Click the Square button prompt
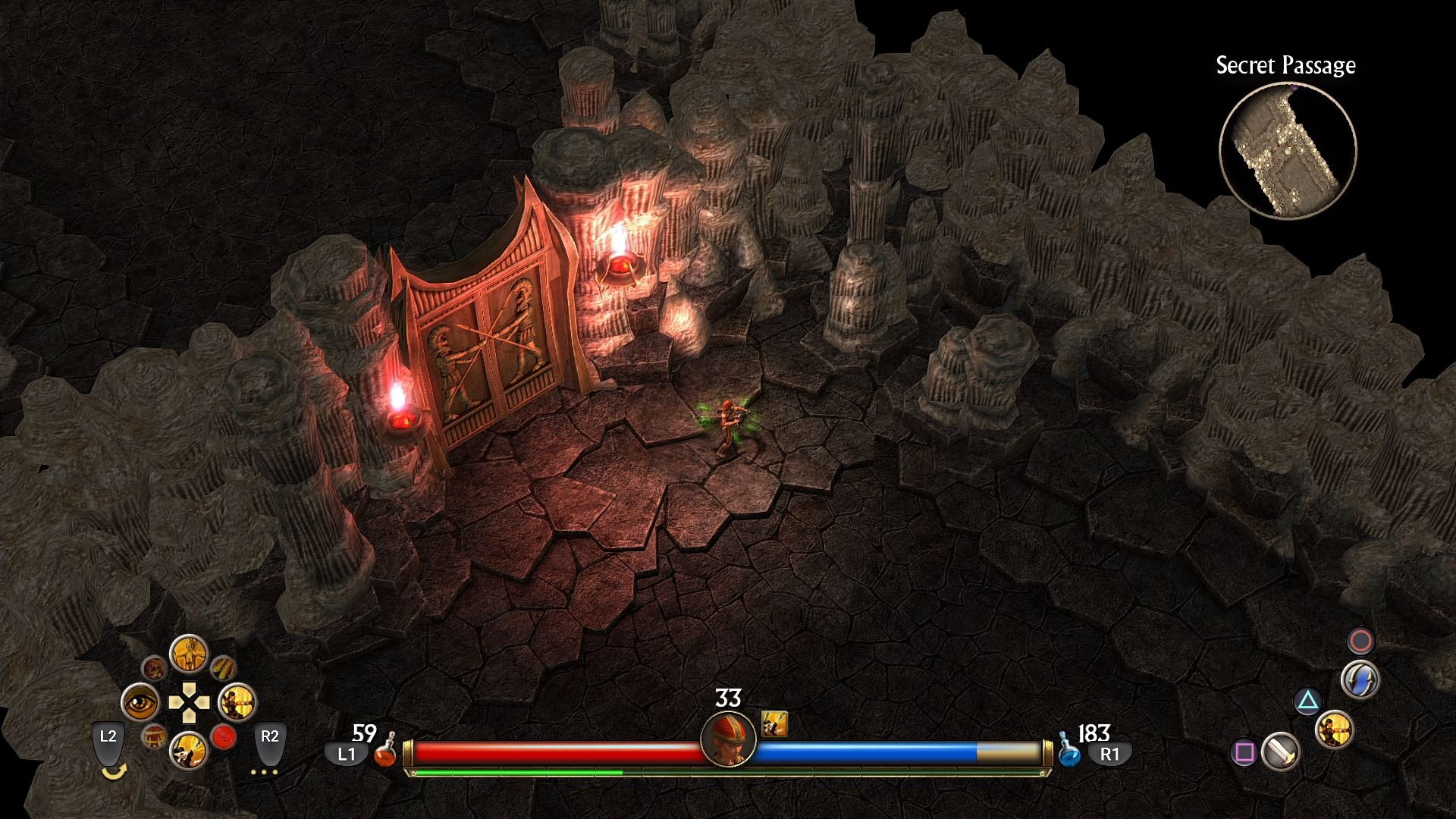Screen dimensions: 1456x819 tap(1244, 752)
